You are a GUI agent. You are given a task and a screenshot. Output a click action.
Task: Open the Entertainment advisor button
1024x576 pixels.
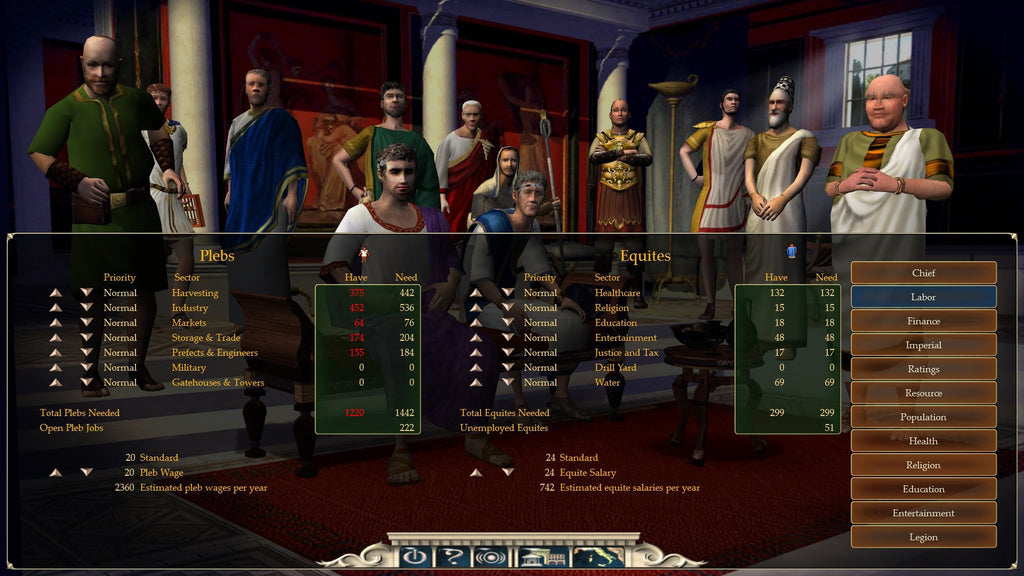pyautogui.click(x=923, y=513)
